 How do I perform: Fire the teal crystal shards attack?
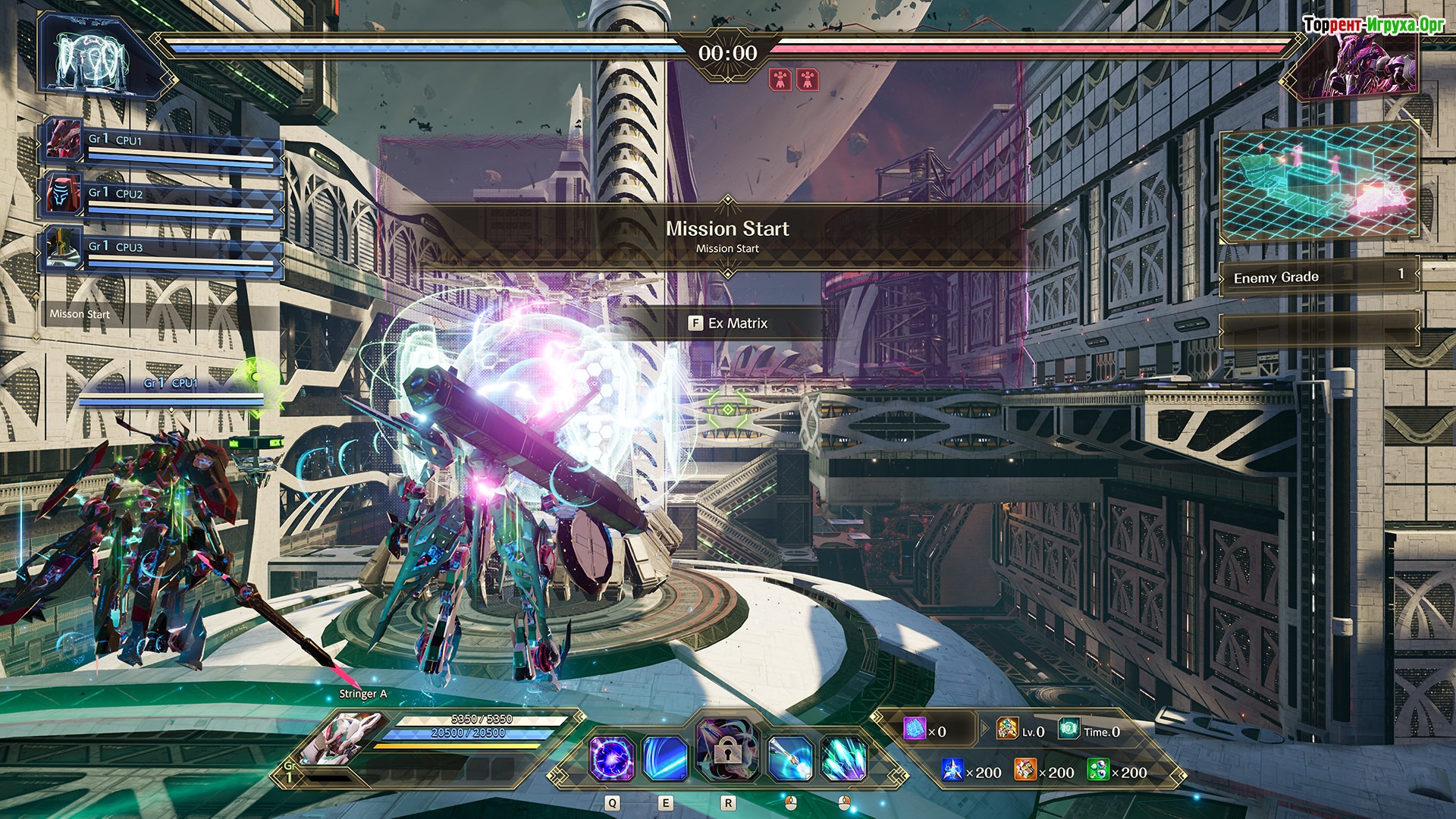[x=843, y=758]
